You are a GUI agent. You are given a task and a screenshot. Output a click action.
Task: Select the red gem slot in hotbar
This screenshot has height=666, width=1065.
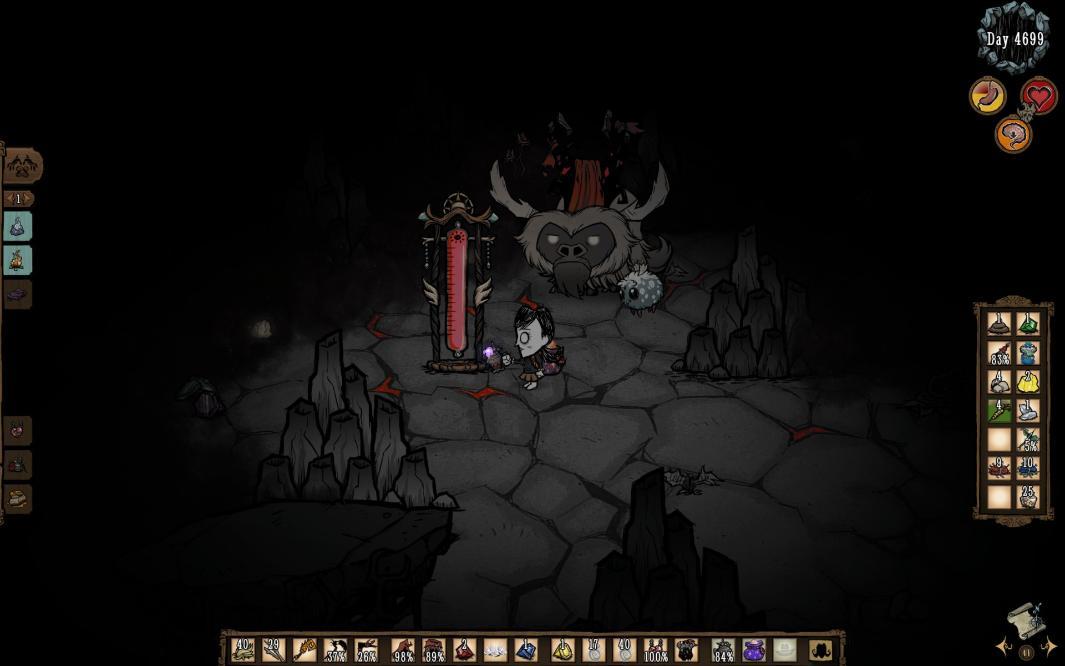(463, 649)
